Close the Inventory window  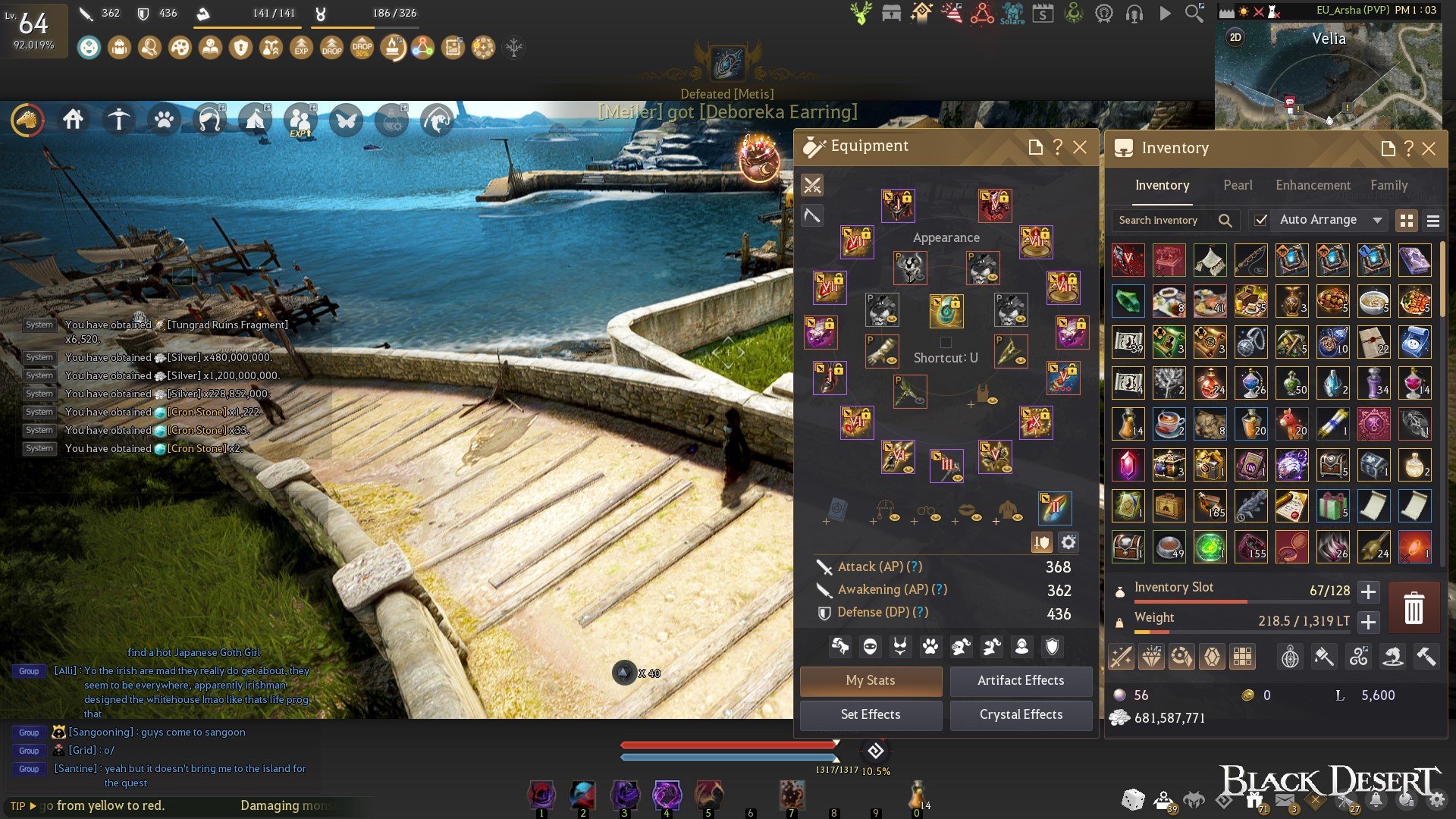[1429, 149]
